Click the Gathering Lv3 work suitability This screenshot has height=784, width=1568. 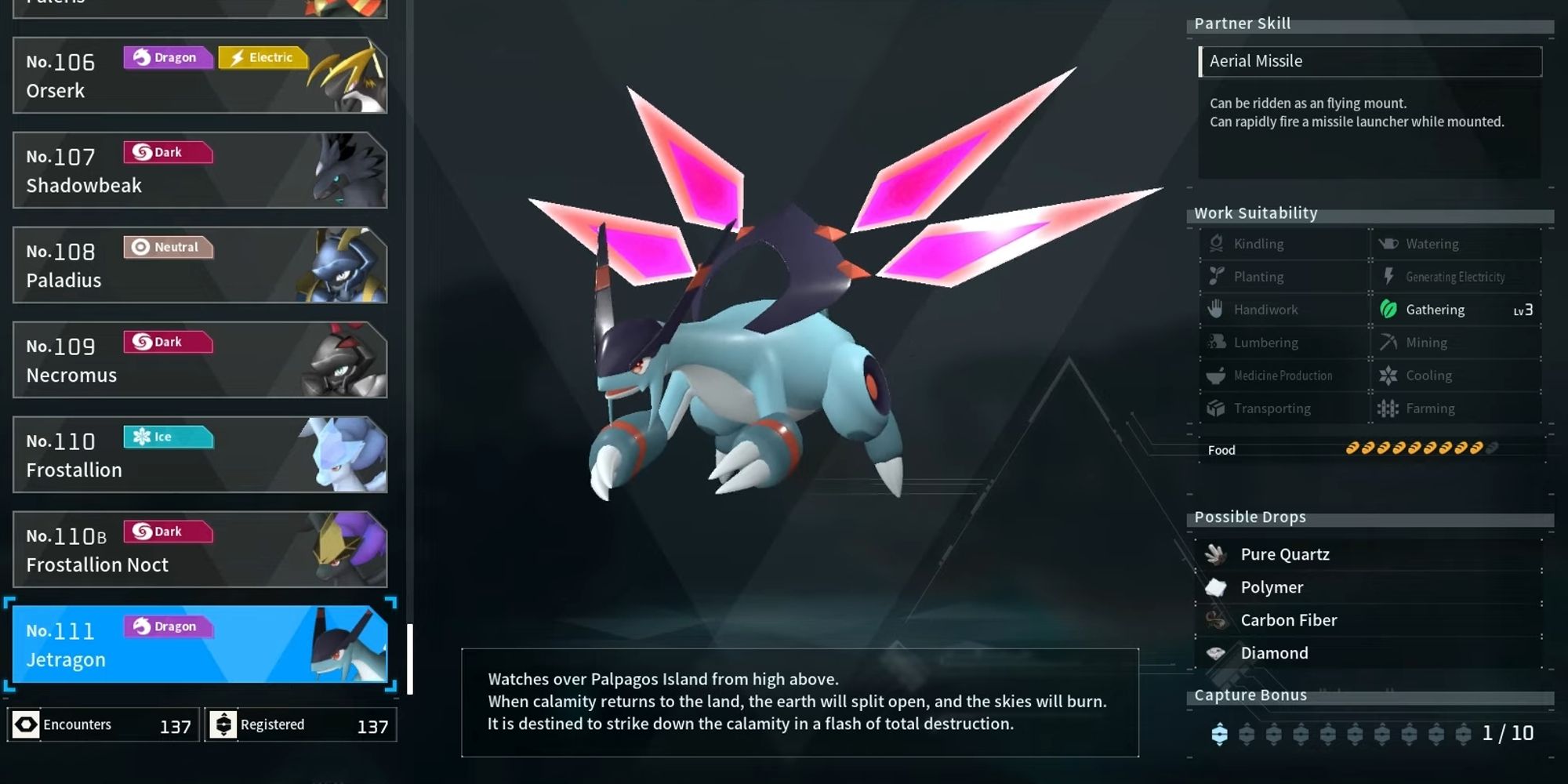click(x=1455, y=310)
